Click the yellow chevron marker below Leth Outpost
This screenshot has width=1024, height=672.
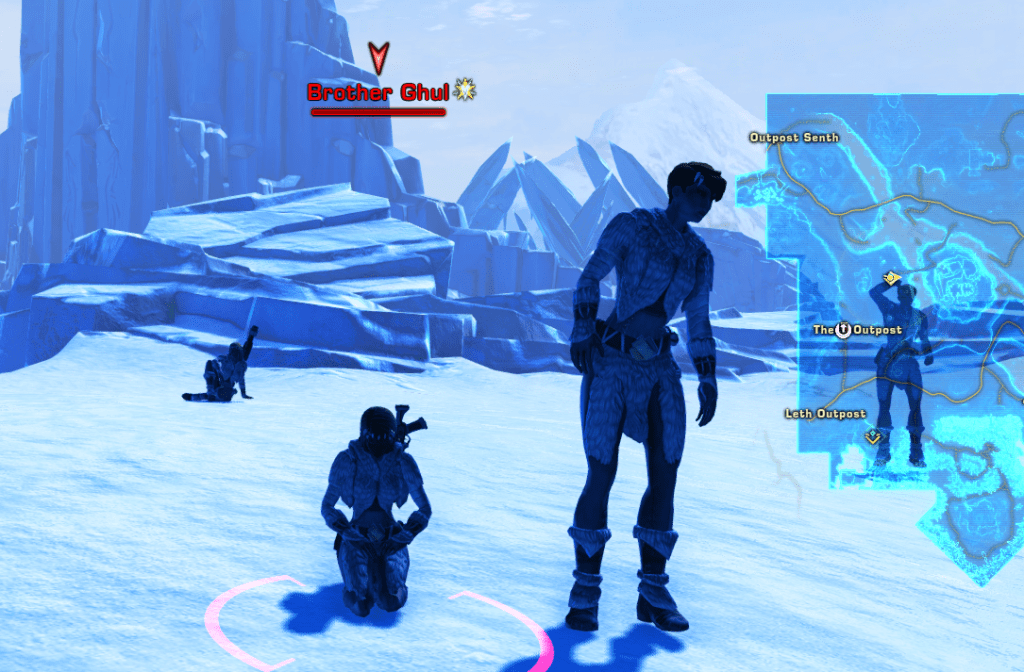pos(873,436)
